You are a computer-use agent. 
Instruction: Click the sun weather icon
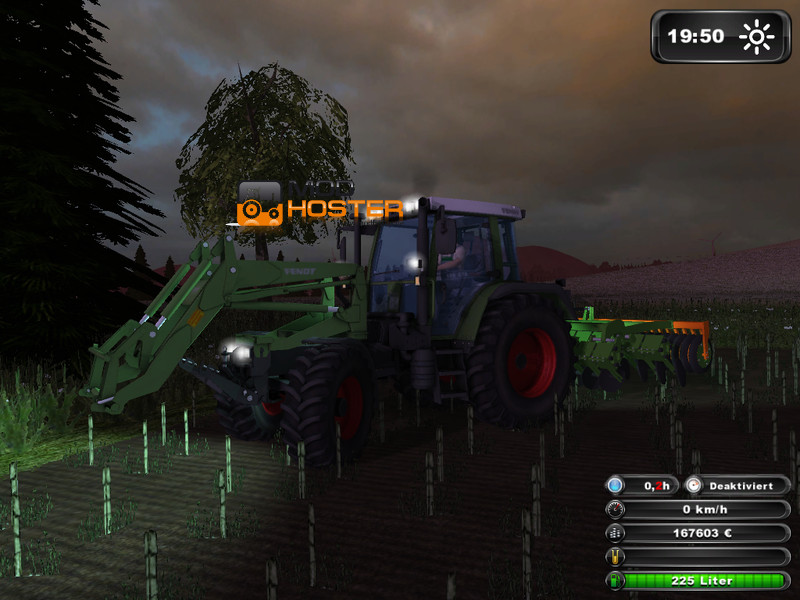(x=757, y=37)
